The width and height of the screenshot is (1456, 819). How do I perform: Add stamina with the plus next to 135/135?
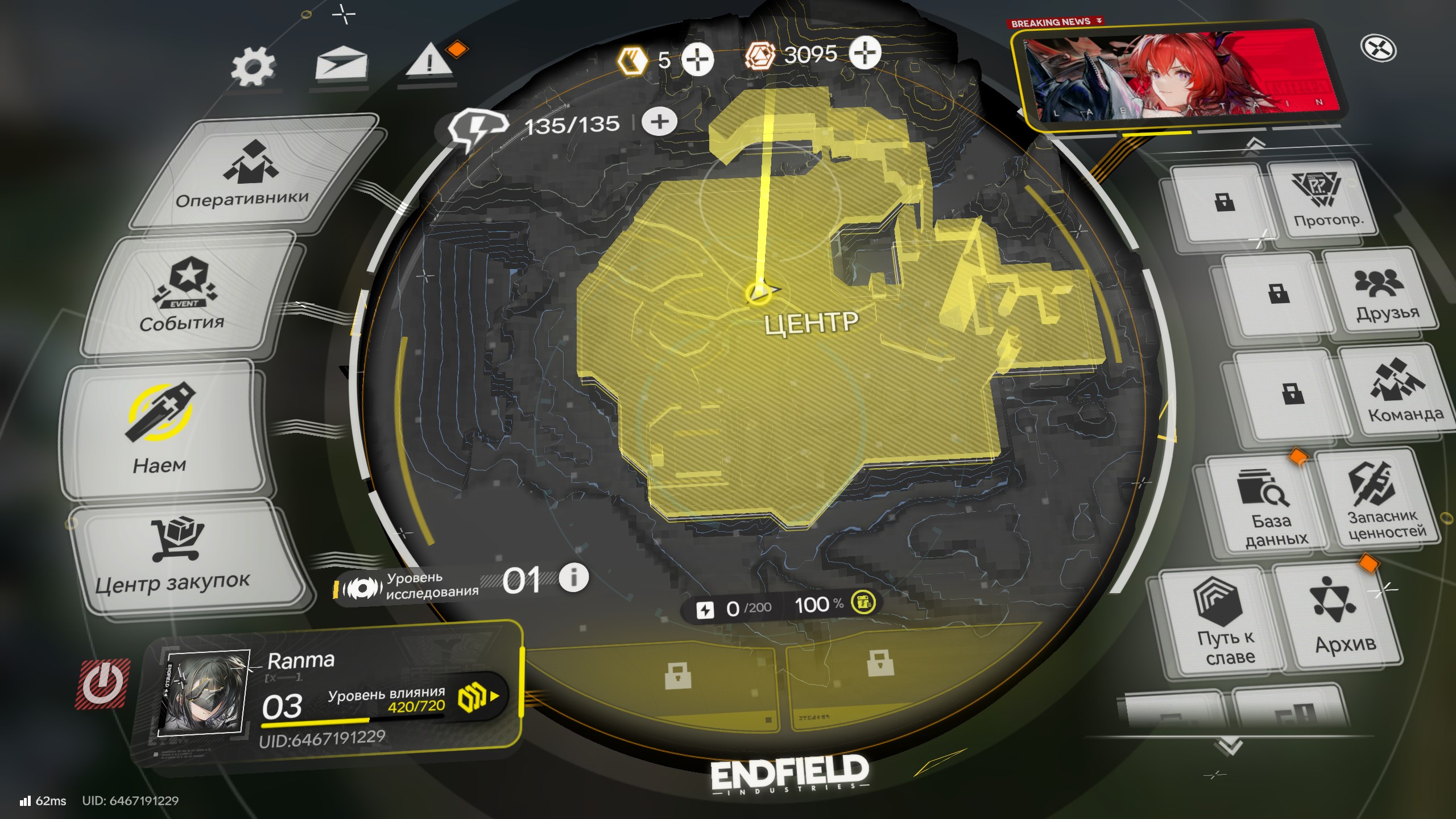pos(660,122)
